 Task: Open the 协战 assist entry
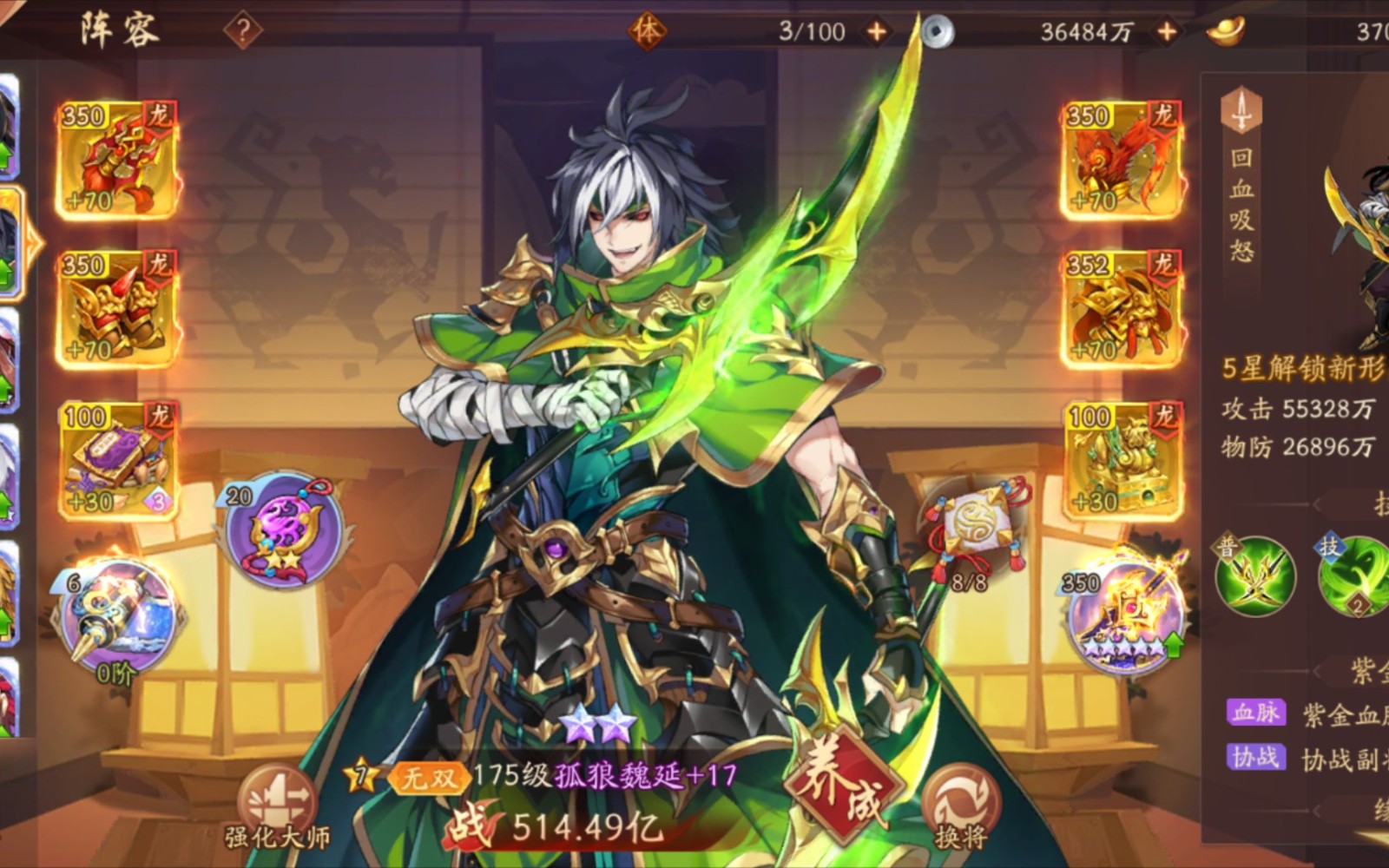(1255, 758)
